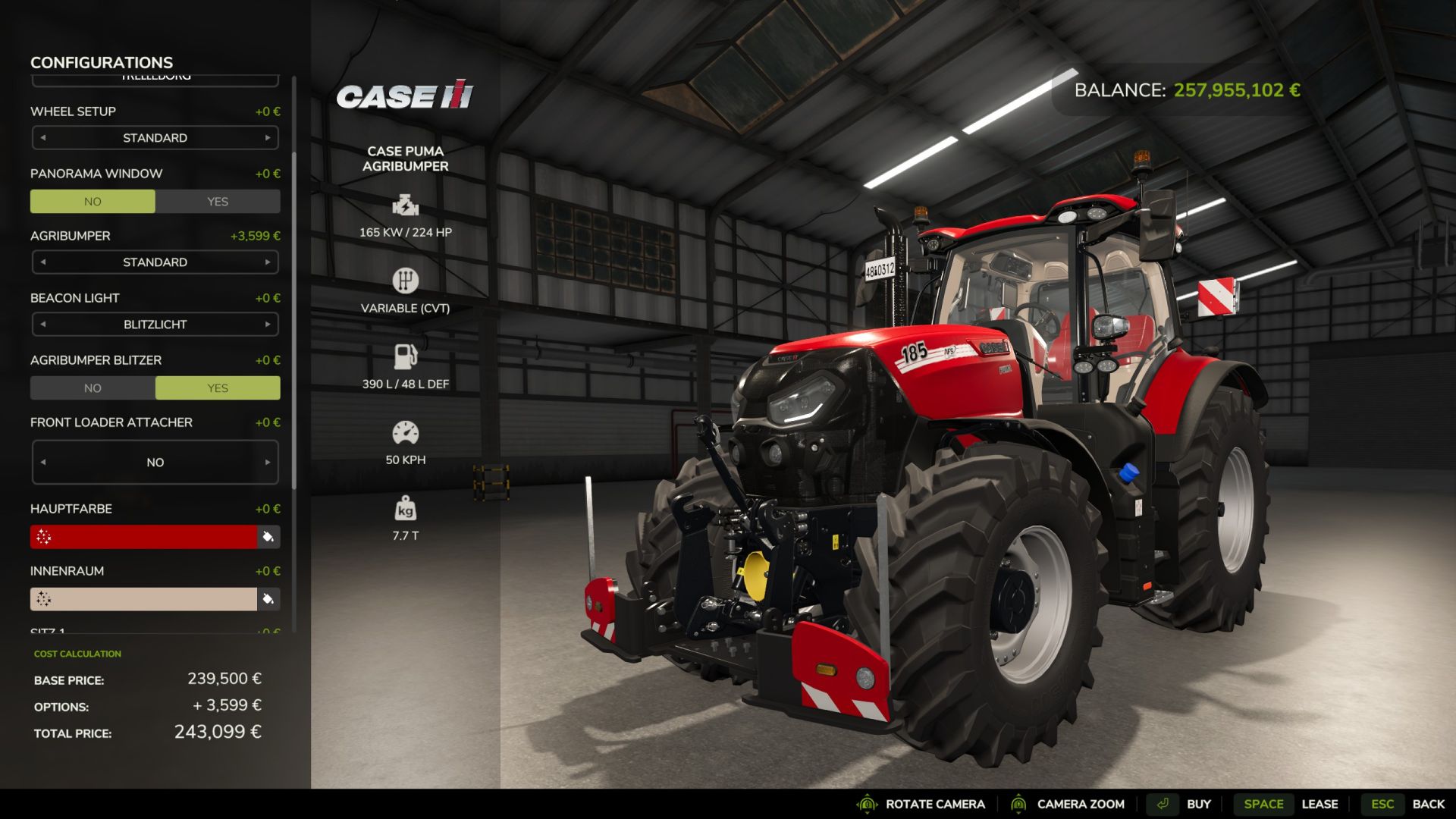Choose previous Agribumper option arrow
Image resolution: width=1456 pixels, height=819 pixels.
[43, 262]
